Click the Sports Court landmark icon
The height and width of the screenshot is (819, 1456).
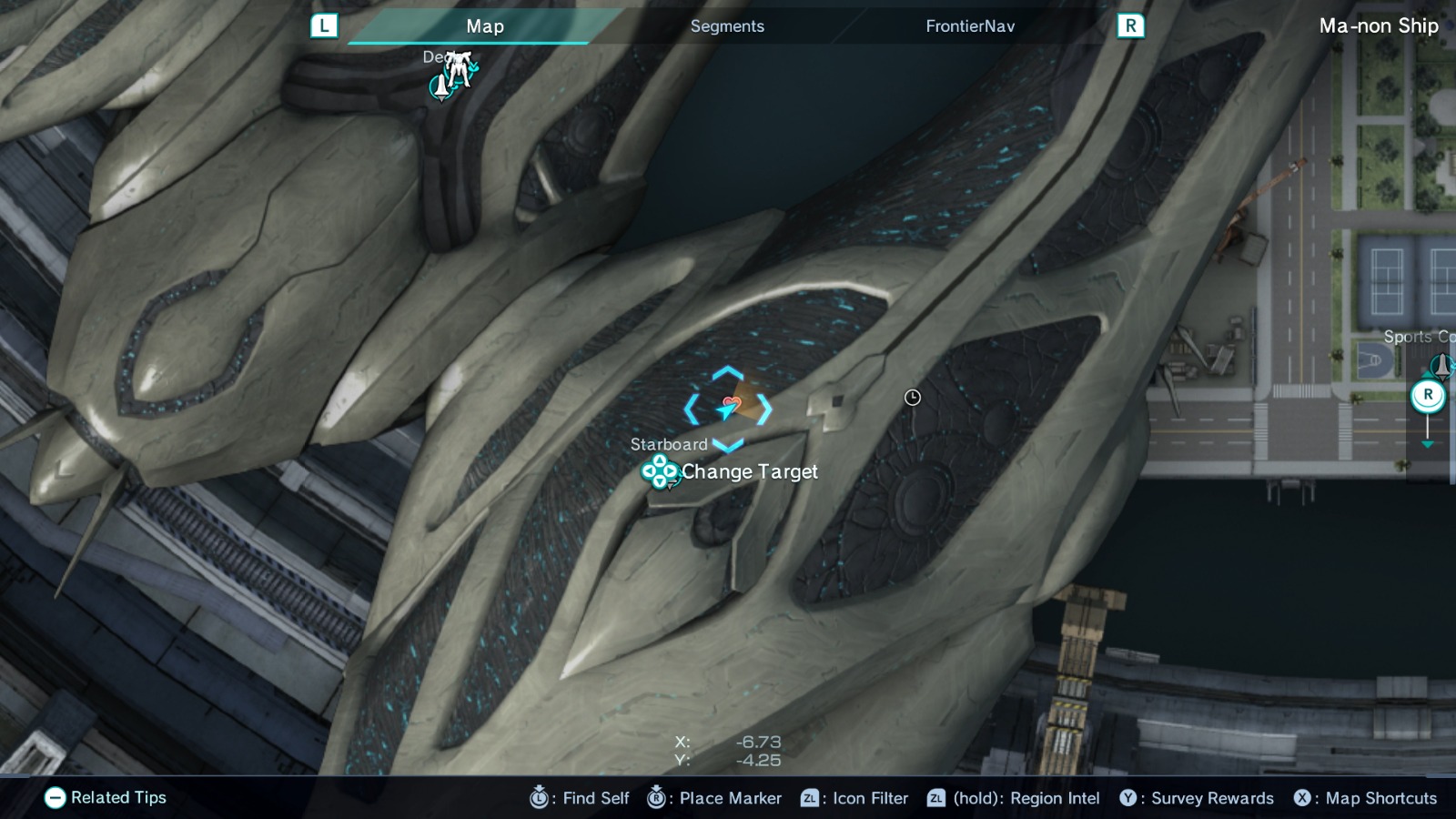click(x=1442, y=366)
